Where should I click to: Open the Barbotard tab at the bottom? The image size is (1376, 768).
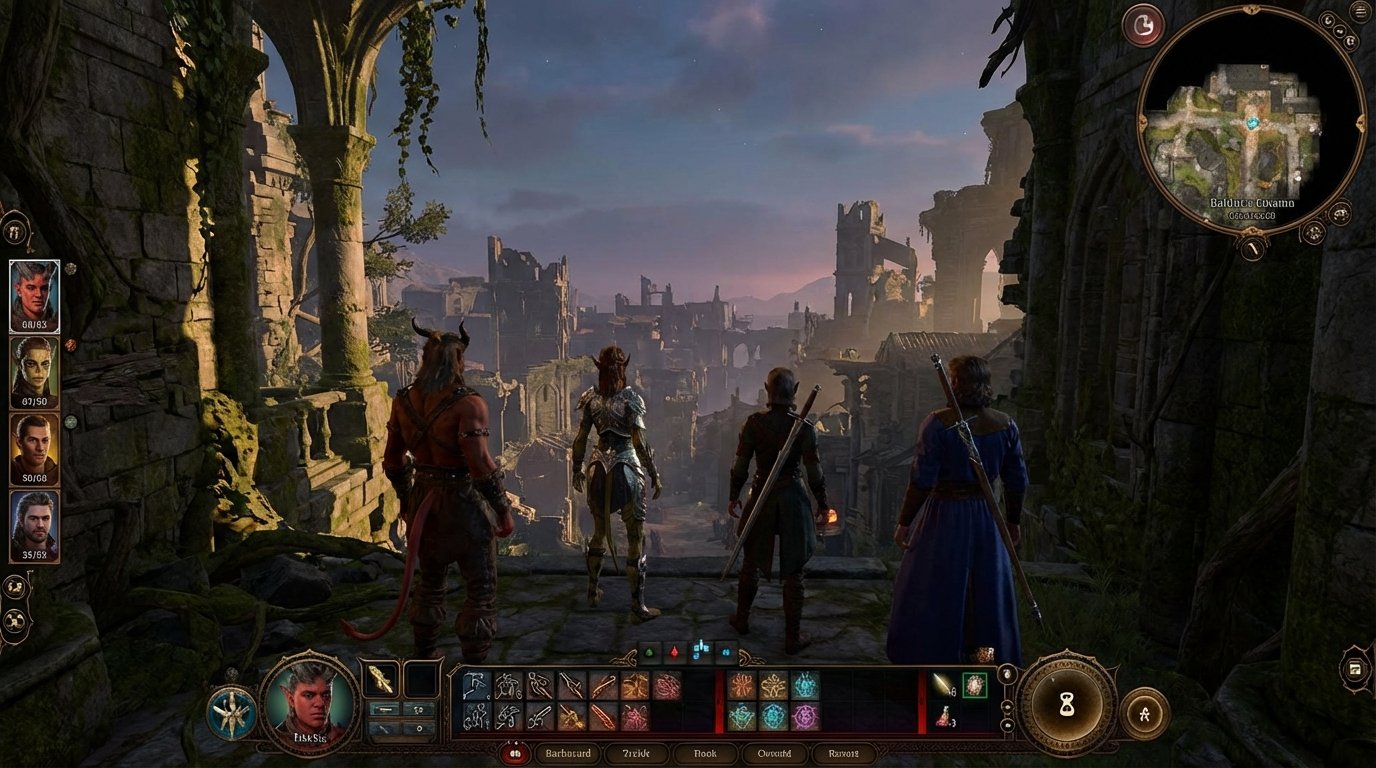tap(569, 753)
